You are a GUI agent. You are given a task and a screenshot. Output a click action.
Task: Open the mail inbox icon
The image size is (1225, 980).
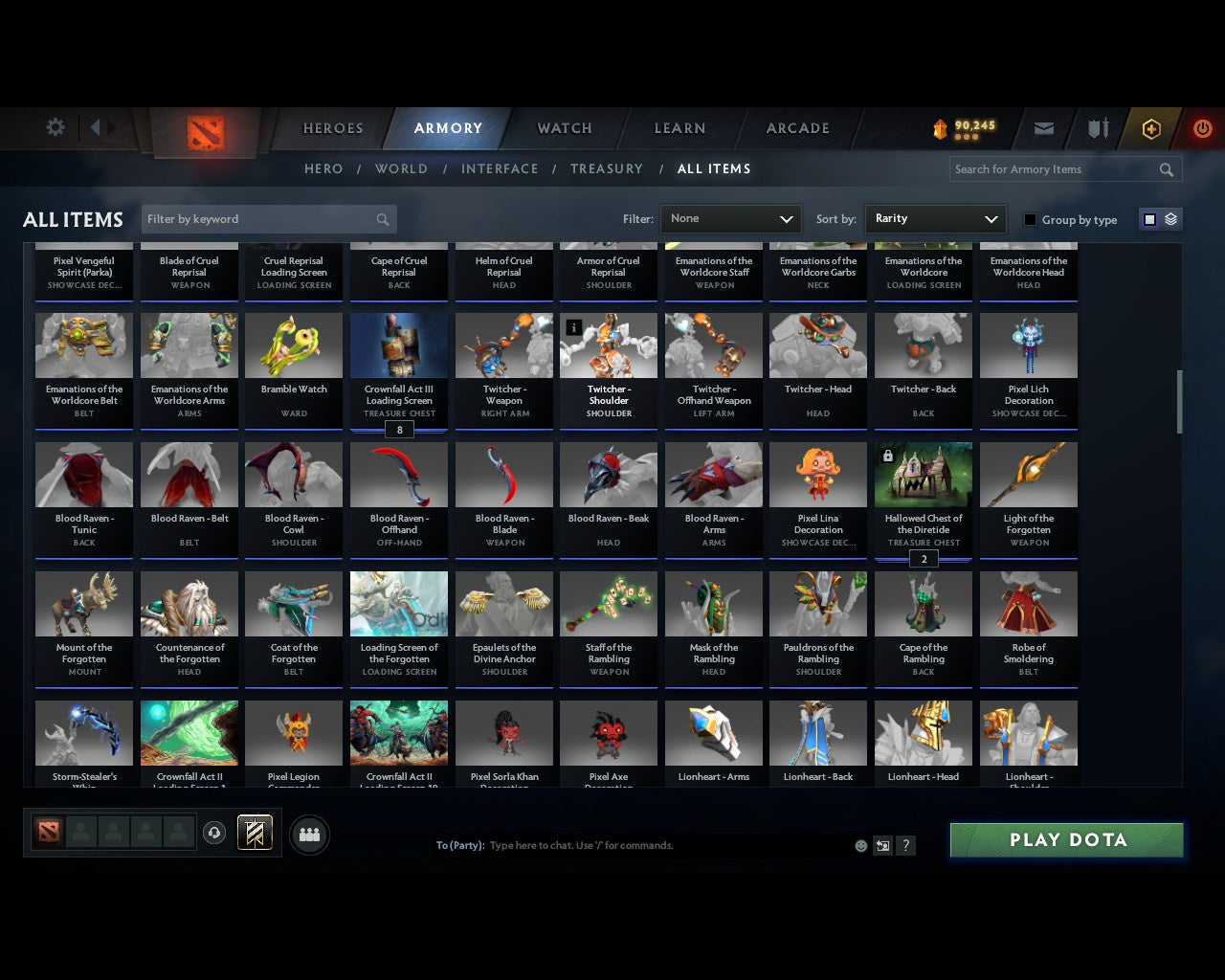(1043, 128)
